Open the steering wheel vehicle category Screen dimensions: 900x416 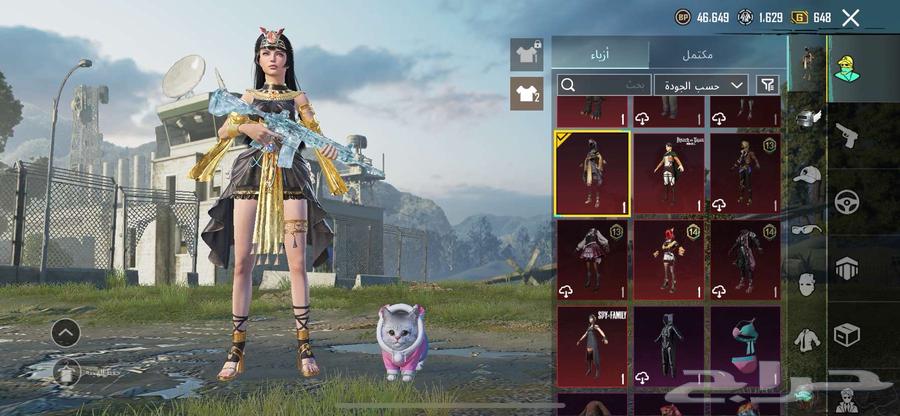[x=846, y=202]
